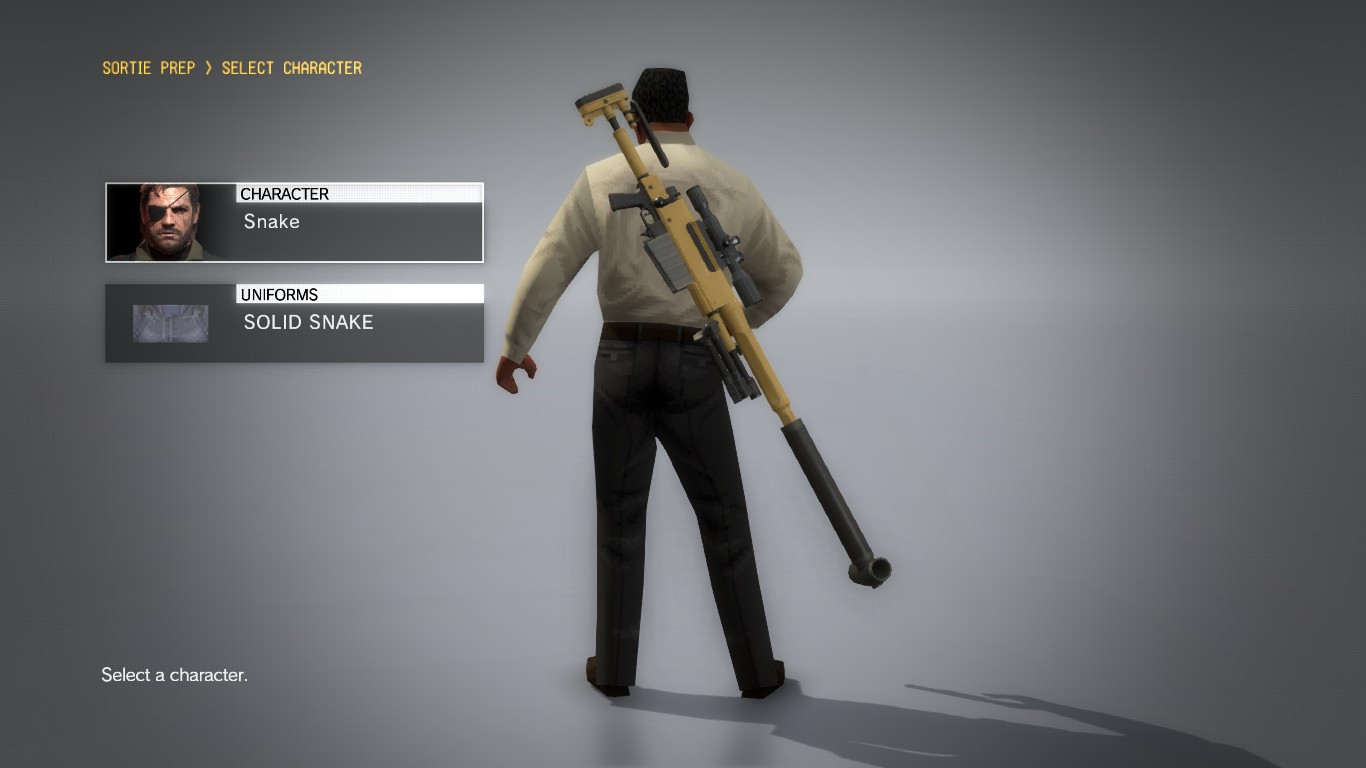Click the UNIFORMS panel header label
Viewport: 1366px width, 768px height.
coord(280,294)
